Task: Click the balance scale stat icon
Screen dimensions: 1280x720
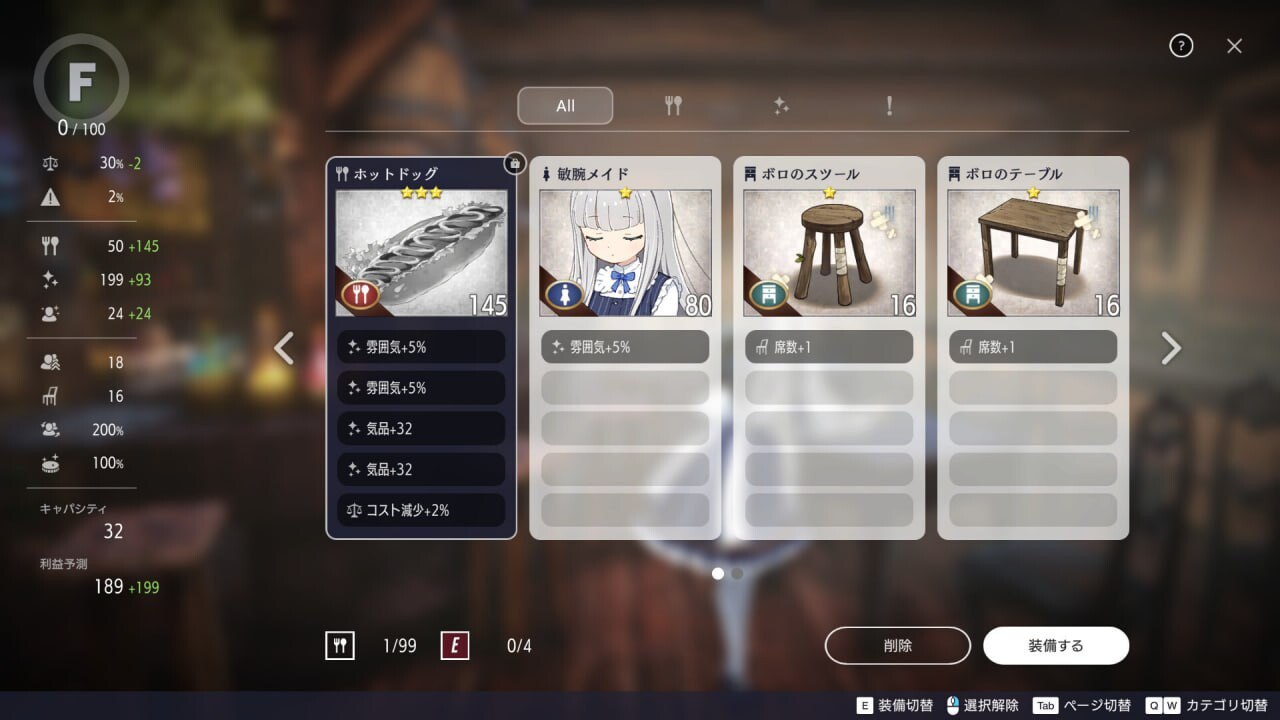Action: pyautogui.click(x=48, y=163)
